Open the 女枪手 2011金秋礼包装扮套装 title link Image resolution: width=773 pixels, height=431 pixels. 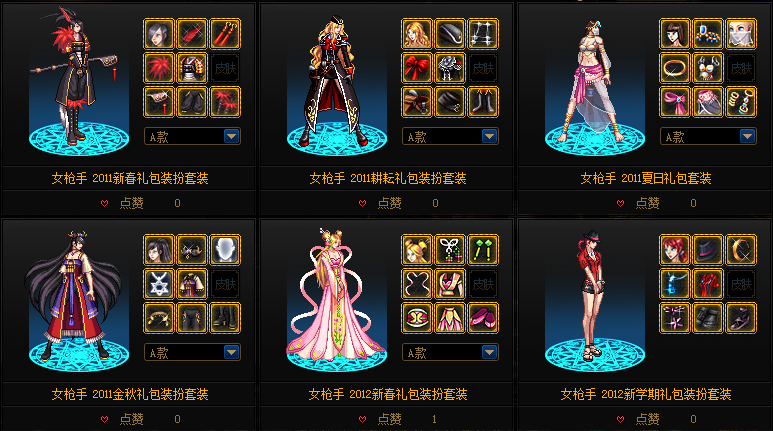130,394
